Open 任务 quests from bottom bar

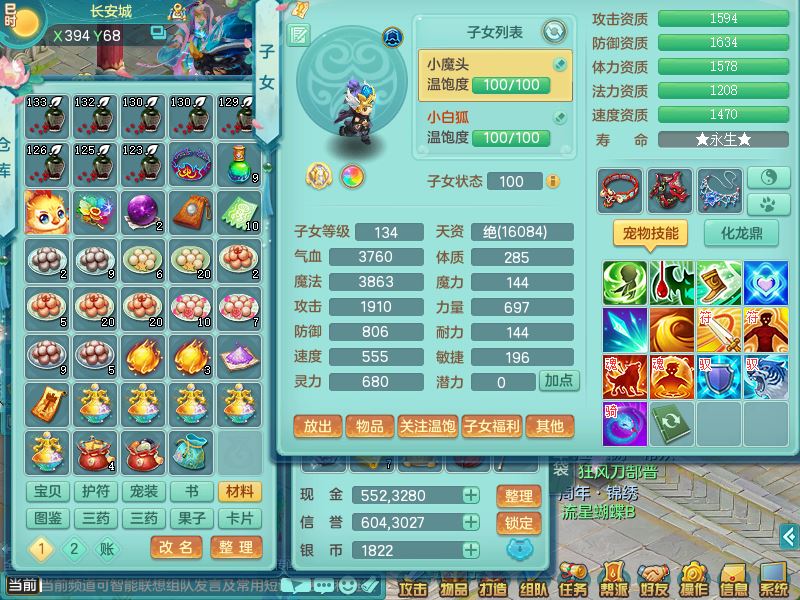[x=573, y=583]
